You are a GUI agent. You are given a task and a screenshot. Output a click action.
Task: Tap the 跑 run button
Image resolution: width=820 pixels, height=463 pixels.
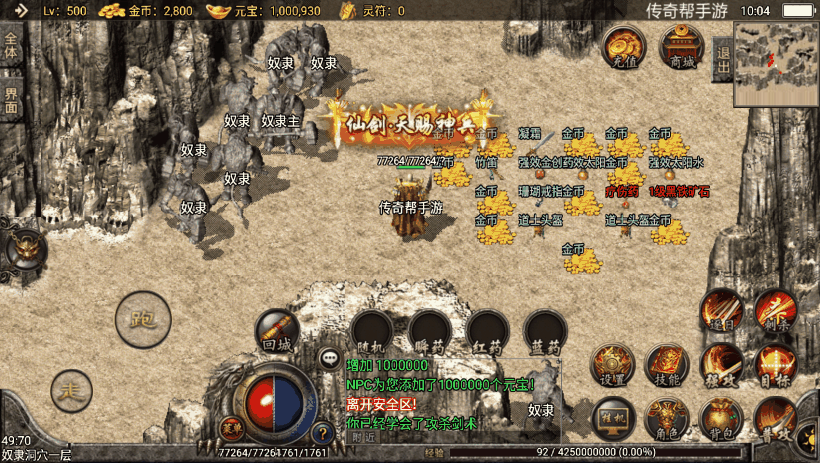(142, 318)
